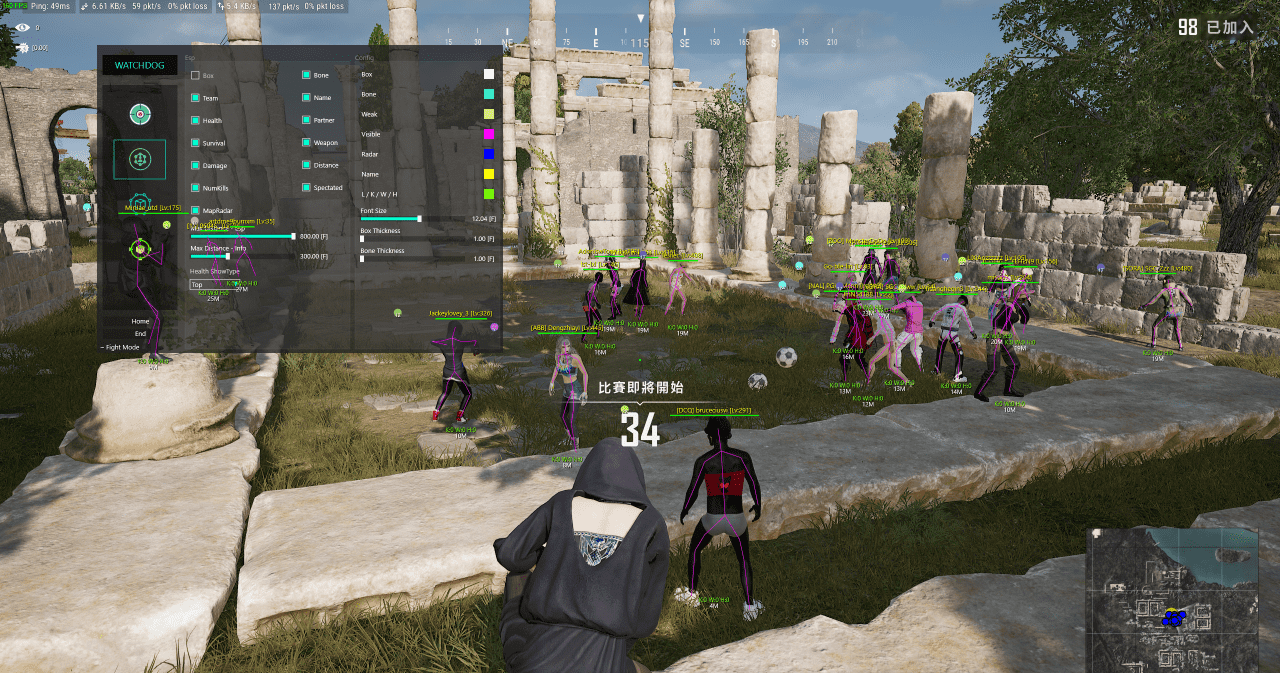
Task: Select the crosshair target tab icon
Action: (139, 114)
